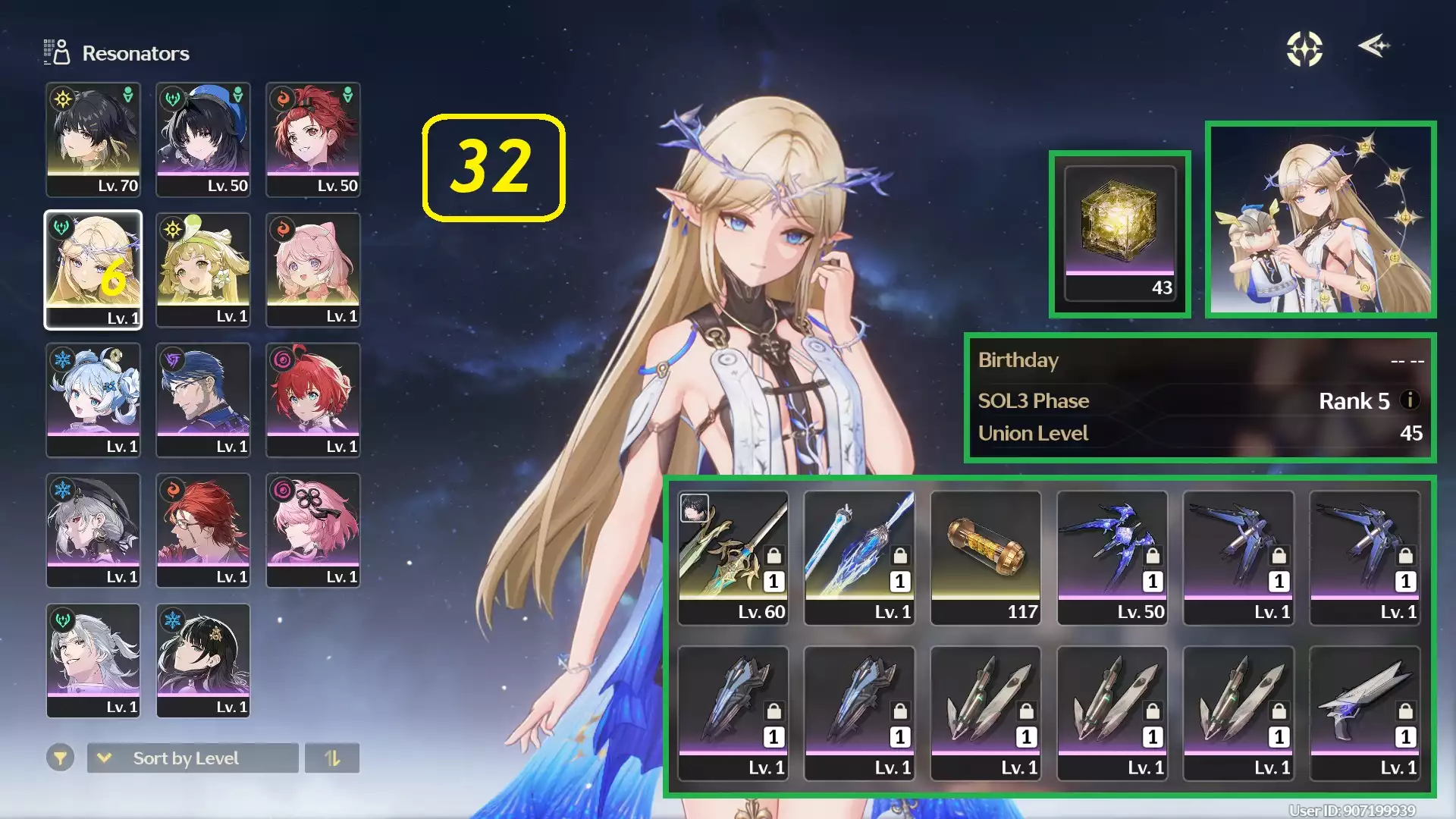1456x819 pixels.
Task: Select the blue-haired man with glasses
Action: 203,400
